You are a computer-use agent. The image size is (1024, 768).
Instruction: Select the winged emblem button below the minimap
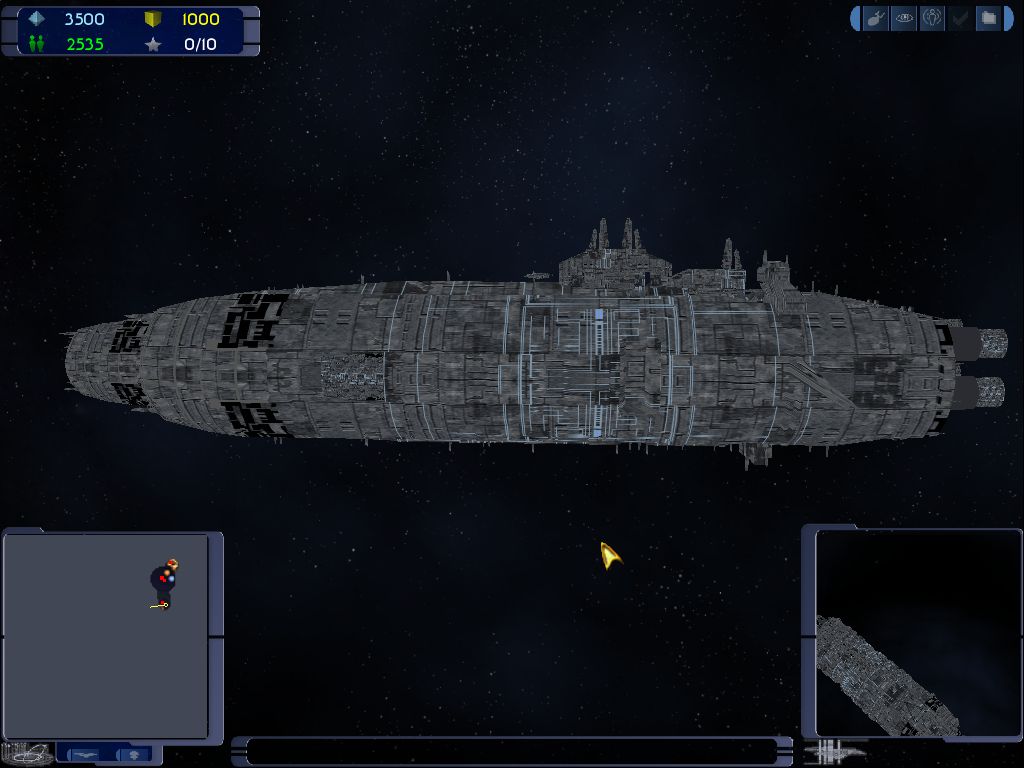click(86, 753)
